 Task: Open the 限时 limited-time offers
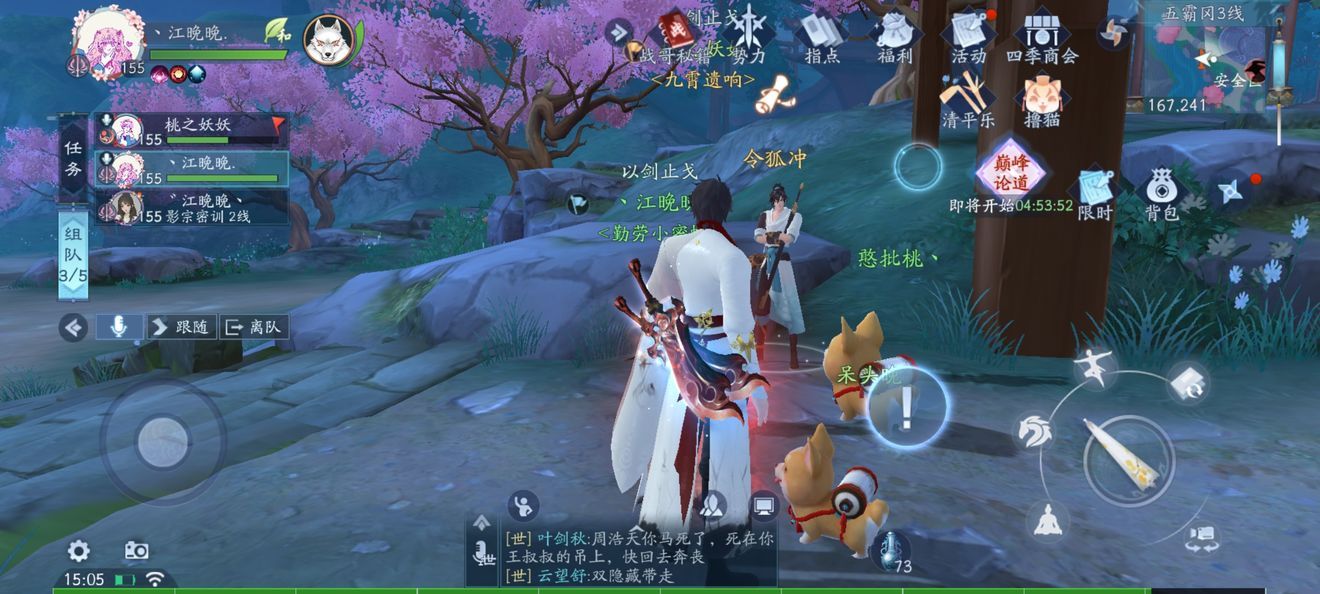coord(1096,193)
